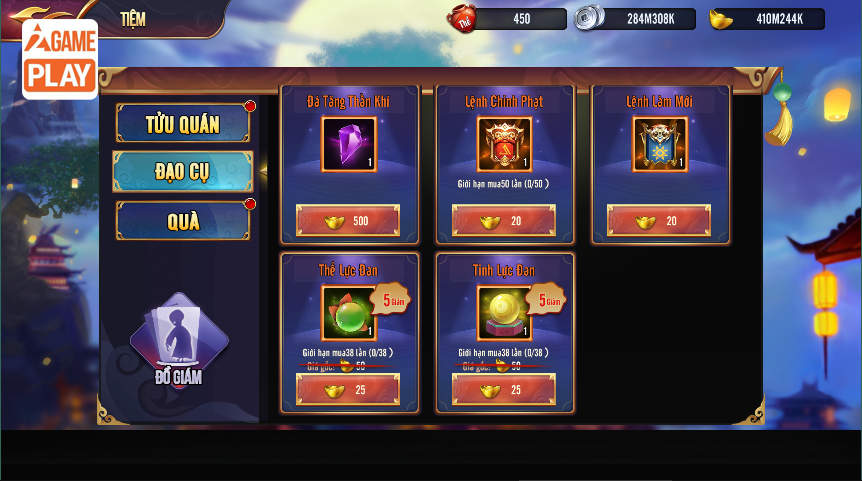Viewport: 862px width, 481px height.
Task: Buy Lệnh Làm Mới for 20
Action: [659, 221]
